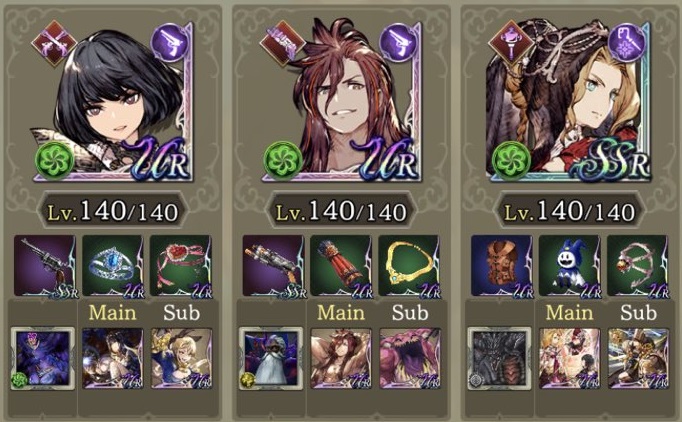Open the ornate shotgun weapon slot

[x=273, y=267]
